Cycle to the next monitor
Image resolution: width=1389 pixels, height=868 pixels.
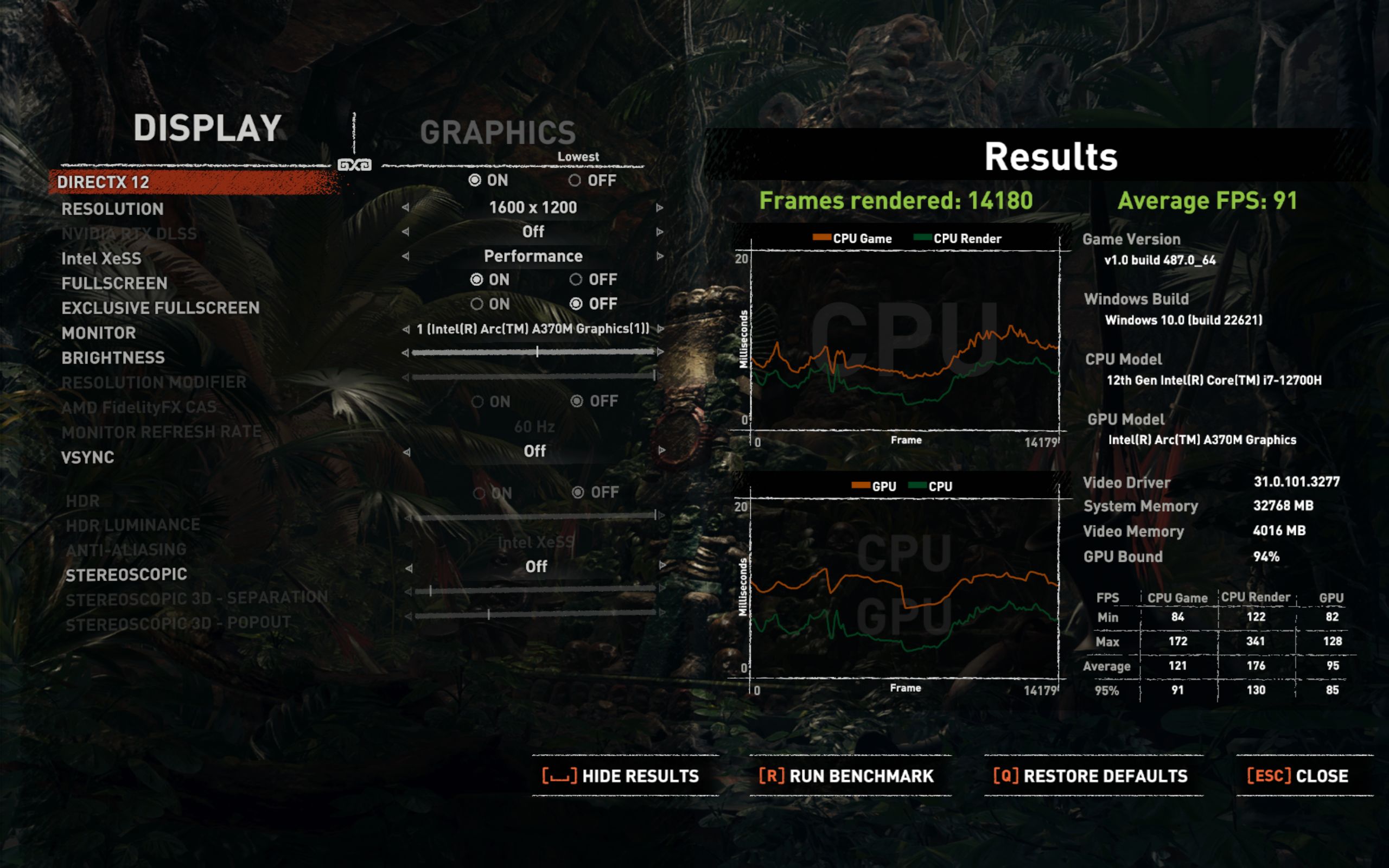[x=661, y=329]
